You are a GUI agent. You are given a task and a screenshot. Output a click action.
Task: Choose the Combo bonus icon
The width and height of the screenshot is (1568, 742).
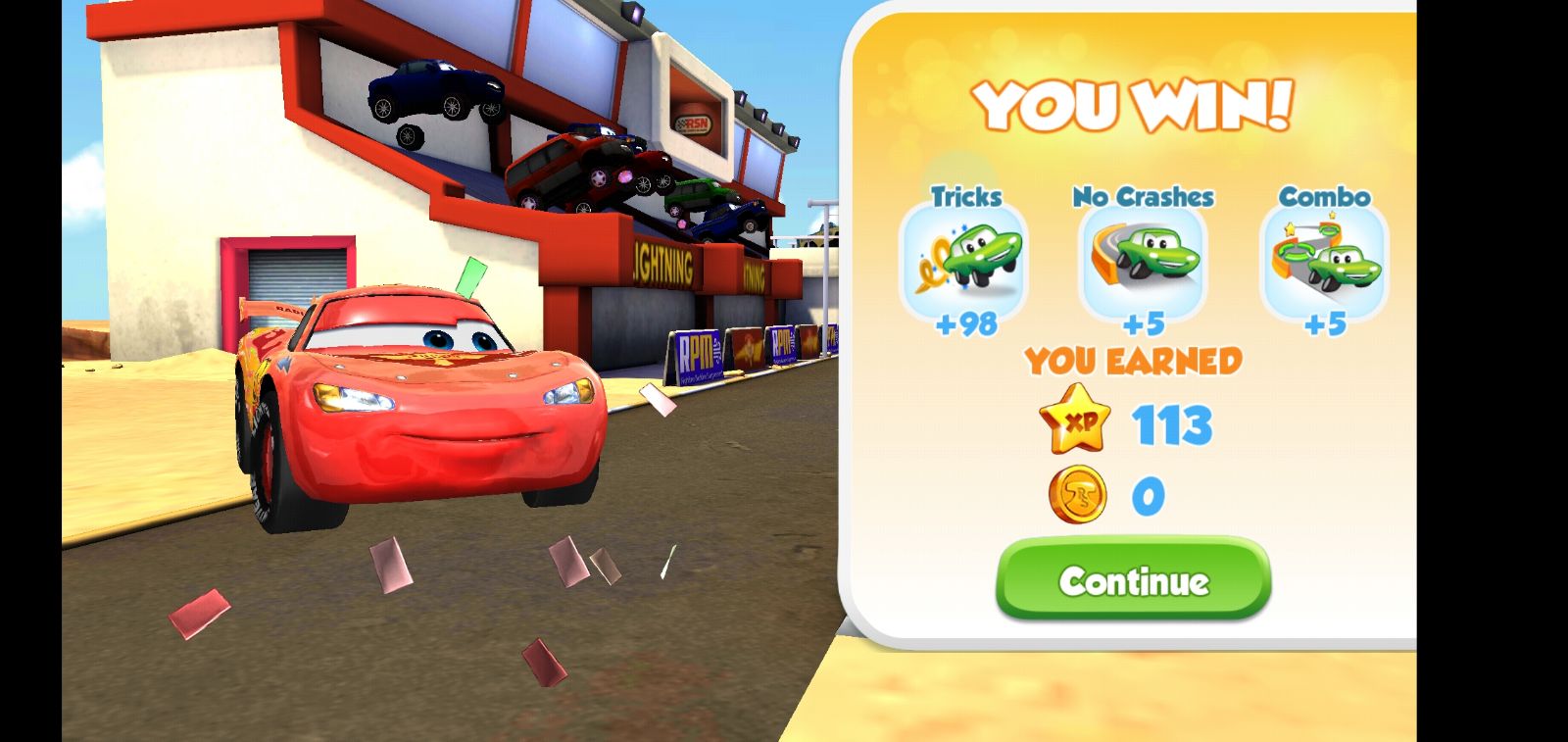[x=1324, y=262]
